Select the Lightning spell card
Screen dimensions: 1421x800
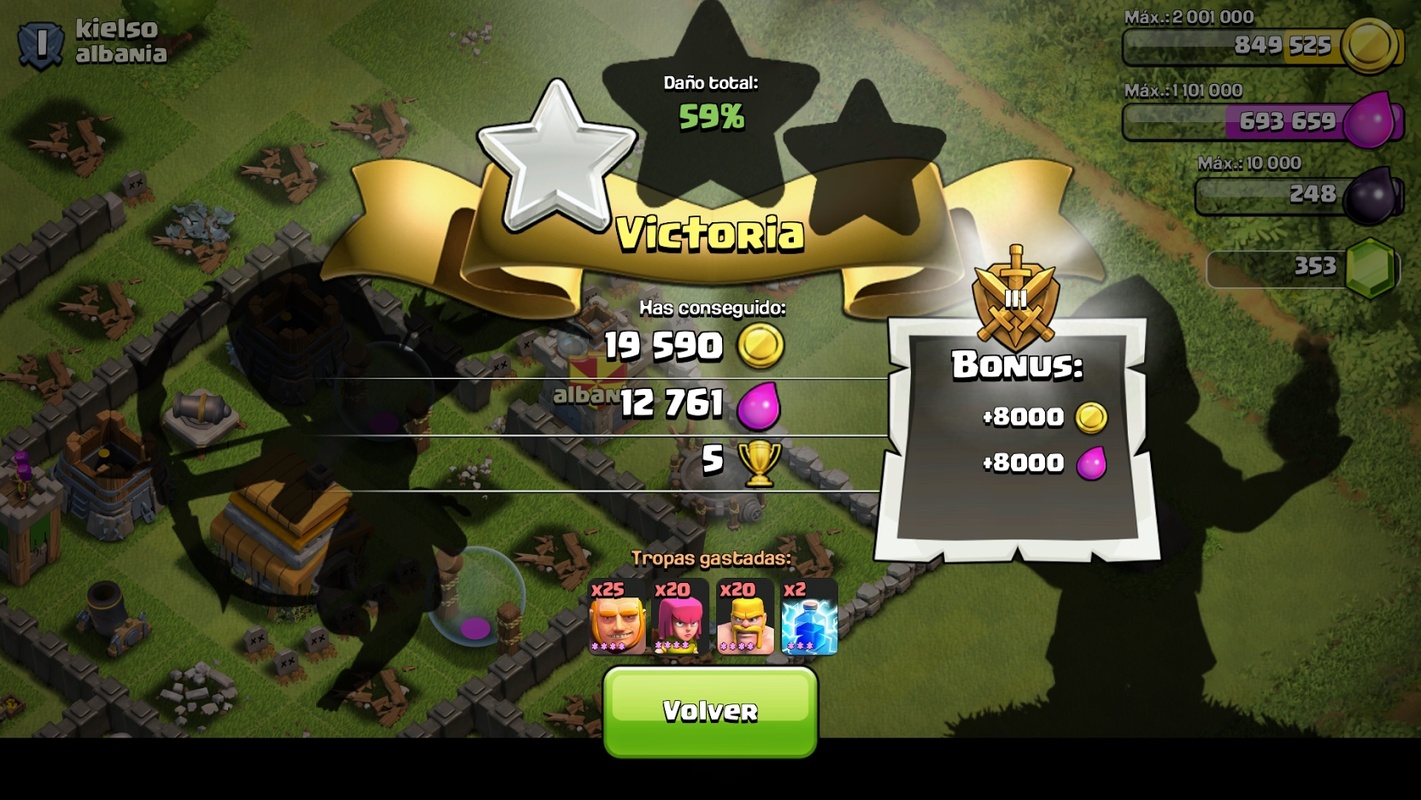(808, 617)
